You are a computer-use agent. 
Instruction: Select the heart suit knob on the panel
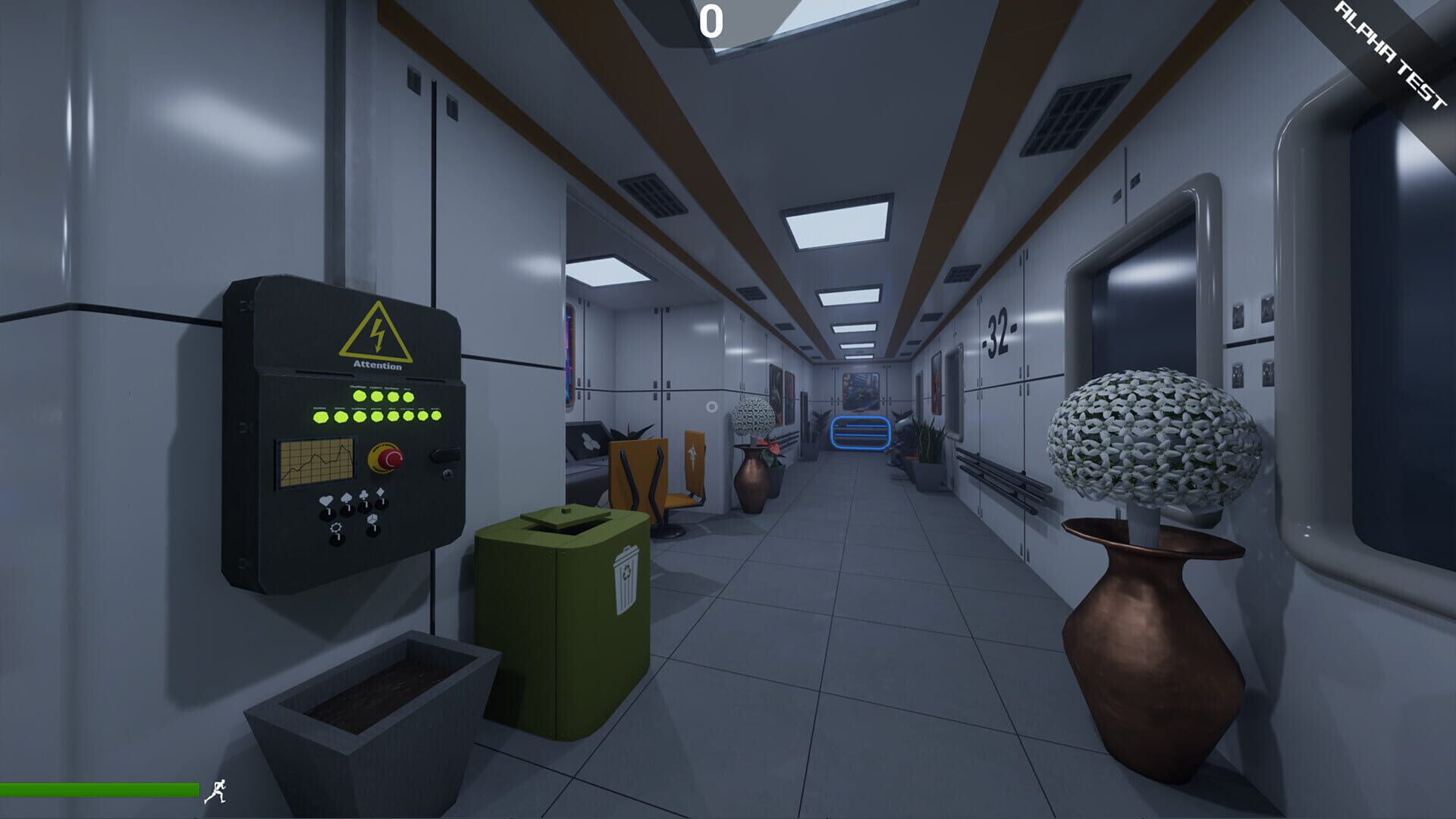(x=328, y=516)
